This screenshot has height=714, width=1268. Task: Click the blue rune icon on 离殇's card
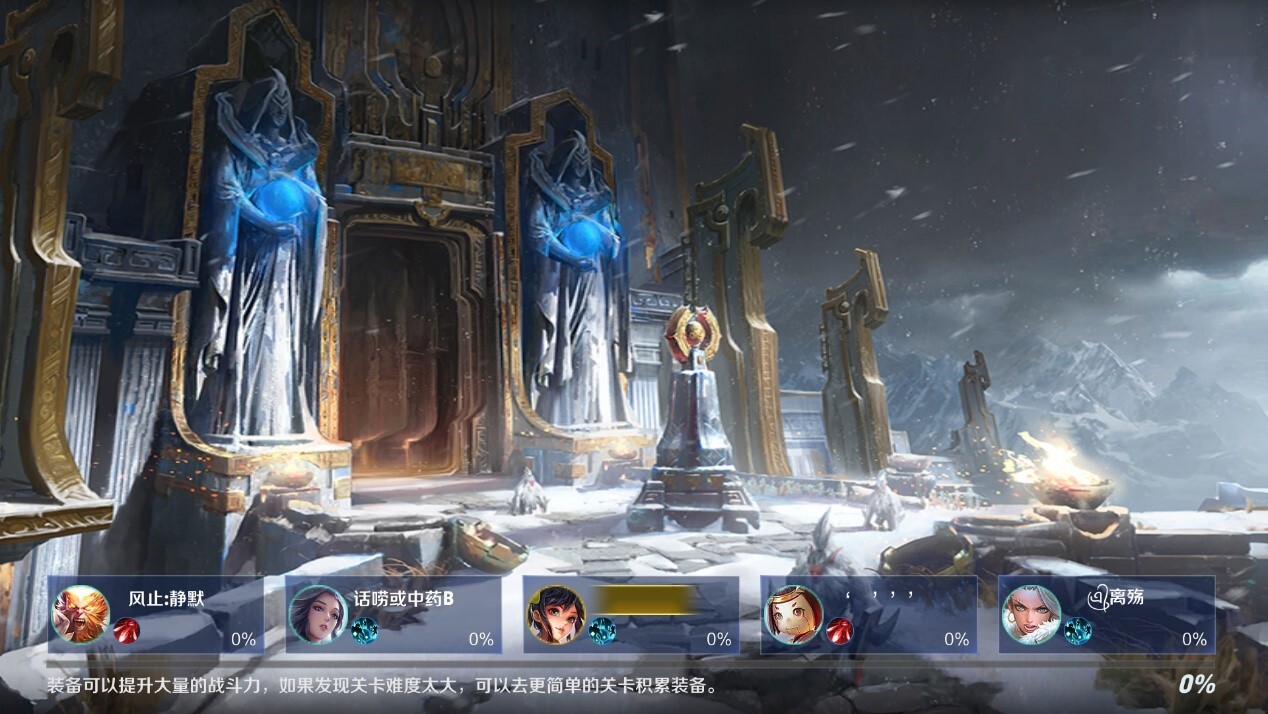click(1077, 631)
